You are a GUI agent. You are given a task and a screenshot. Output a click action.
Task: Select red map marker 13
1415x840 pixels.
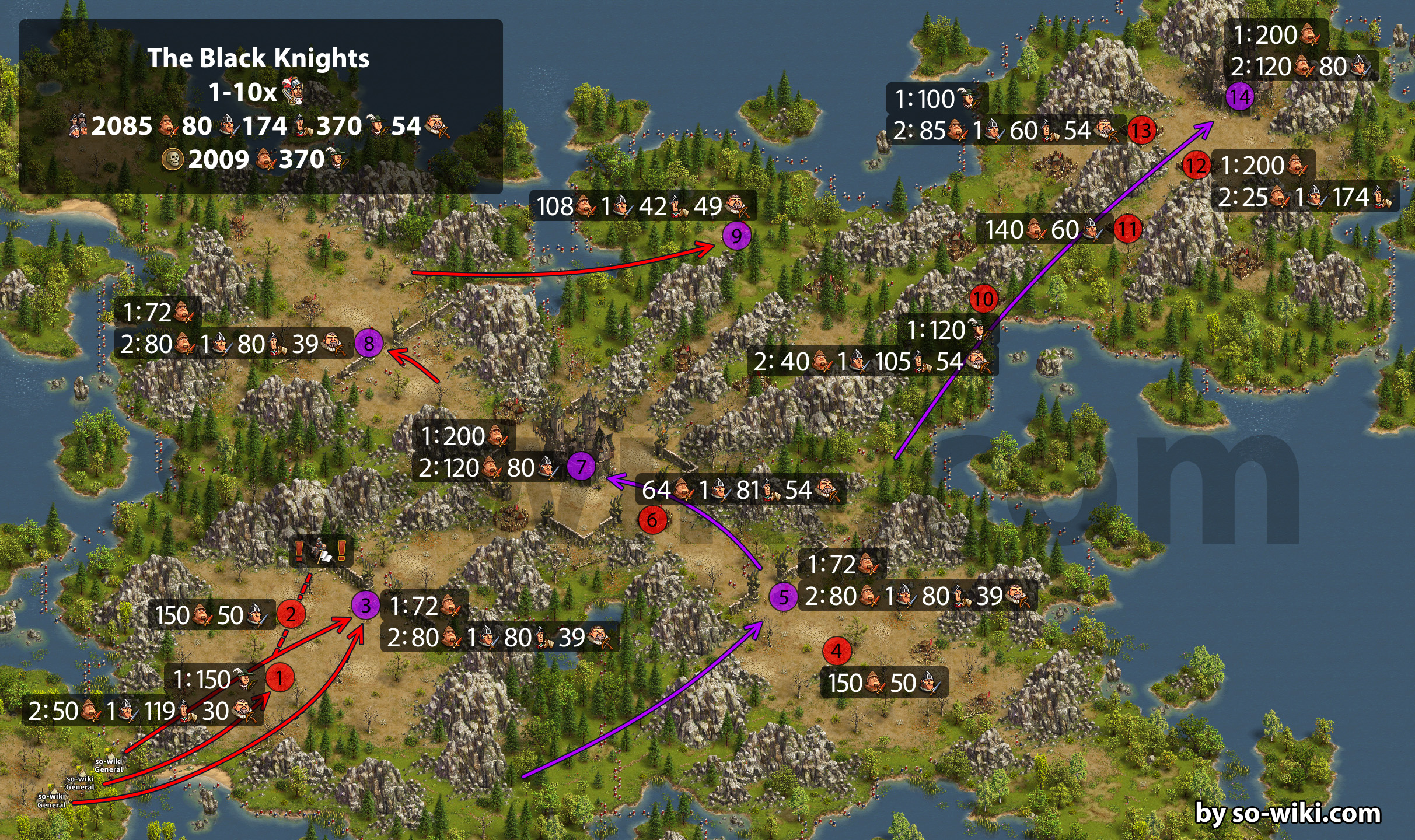pos(1141,130)
